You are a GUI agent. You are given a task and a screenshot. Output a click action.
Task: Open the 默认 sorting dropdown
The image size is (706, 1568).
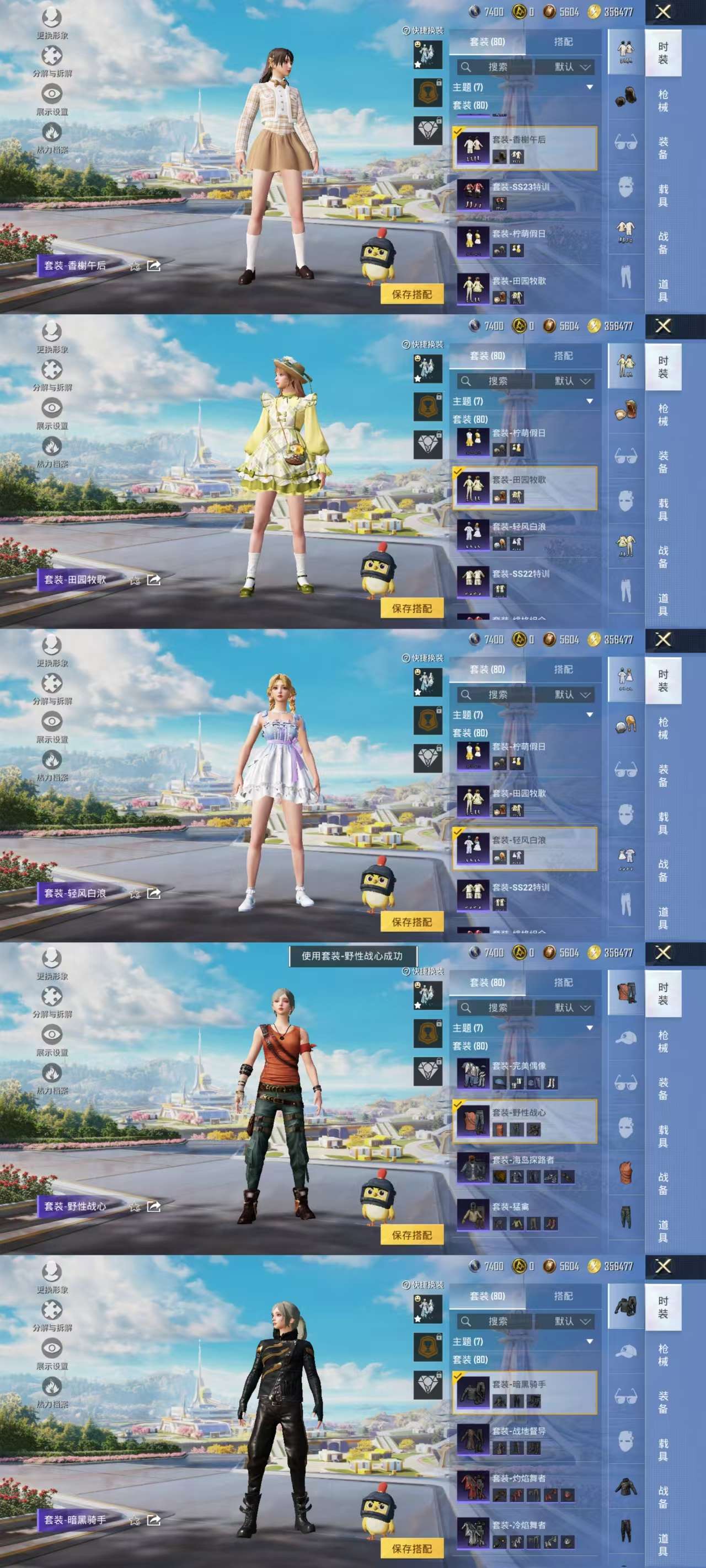click(x=564, y=66)
